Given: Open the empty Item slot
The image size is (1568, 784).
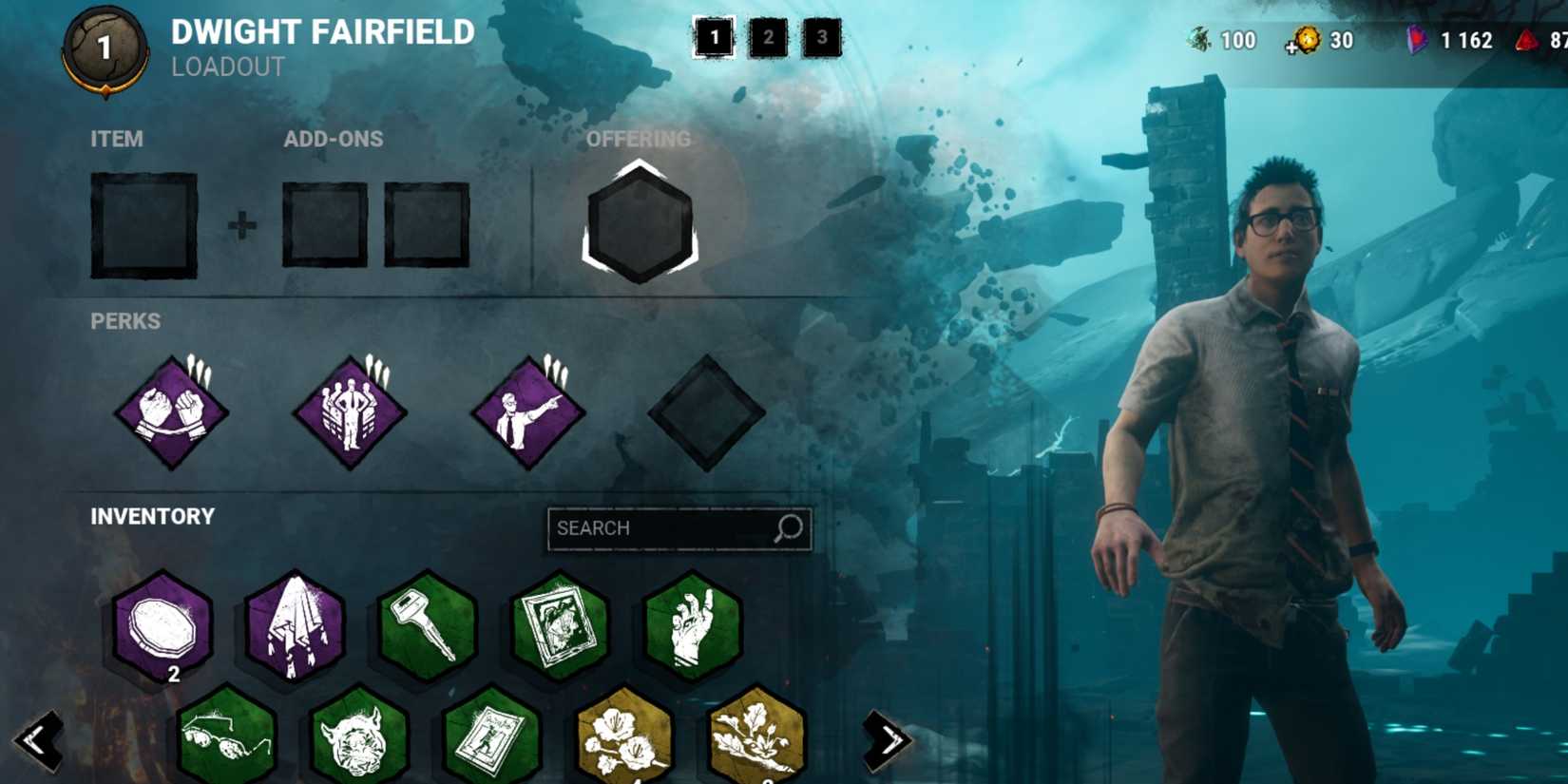Looking at the screenshot, I should coord(143,225).
